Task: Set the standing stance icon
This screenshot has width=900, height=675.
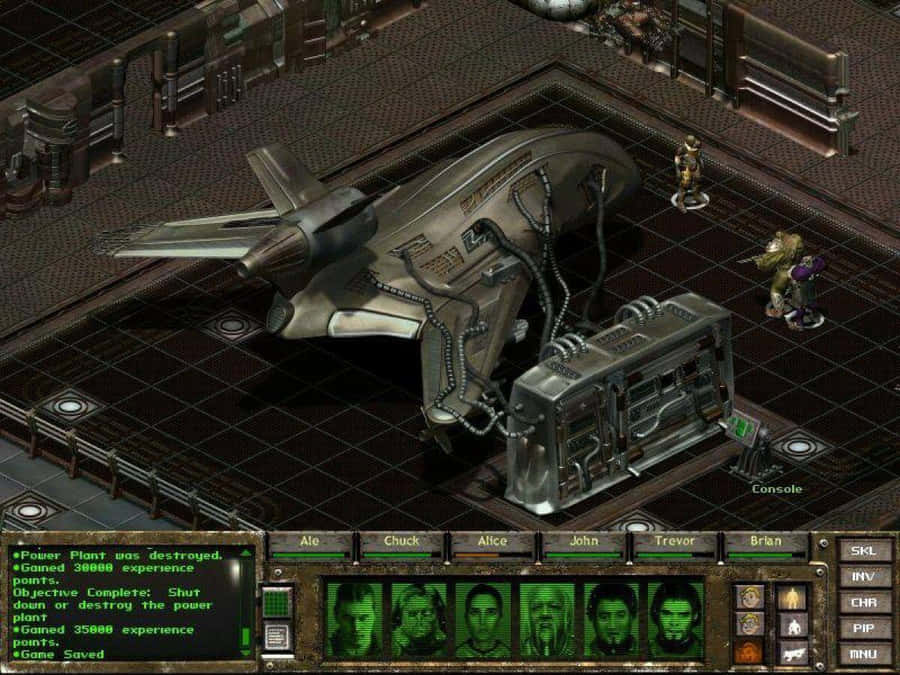Action: point(790,598)
